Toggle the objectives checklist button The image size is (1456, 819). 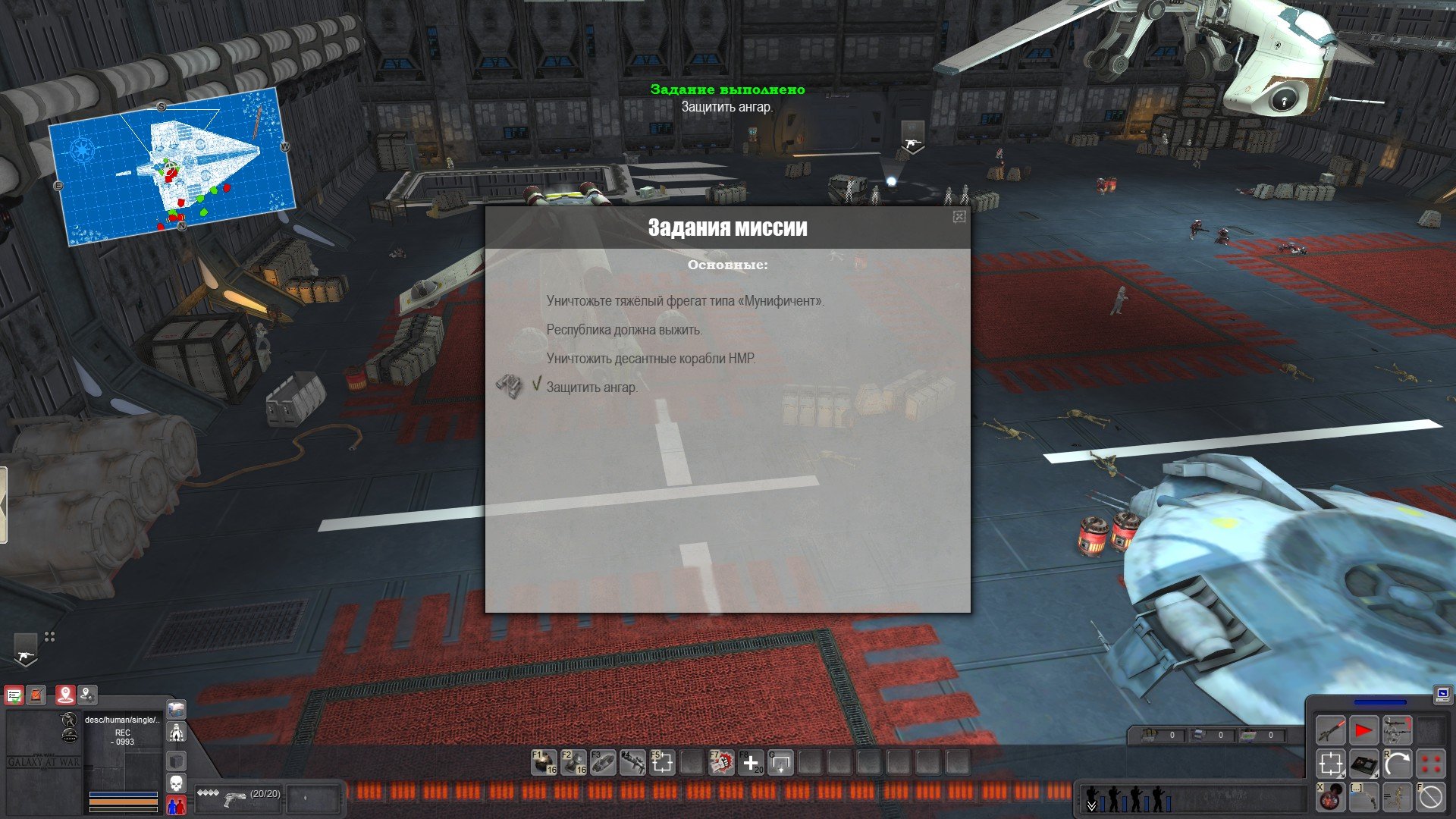tap(14, 695)
